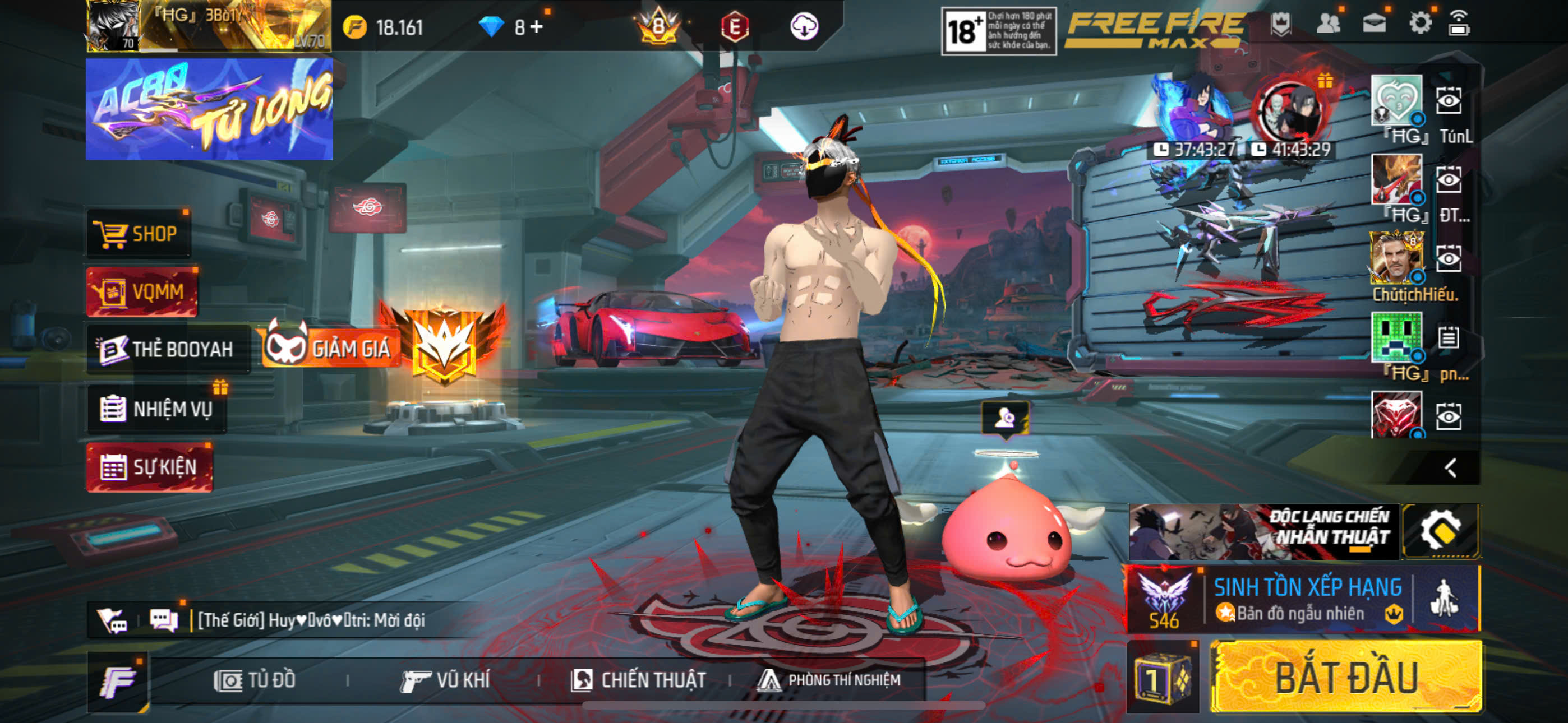
Task: Open PHÒNG THÍ NGHIỆM lab tab
Action: point(829,680)
